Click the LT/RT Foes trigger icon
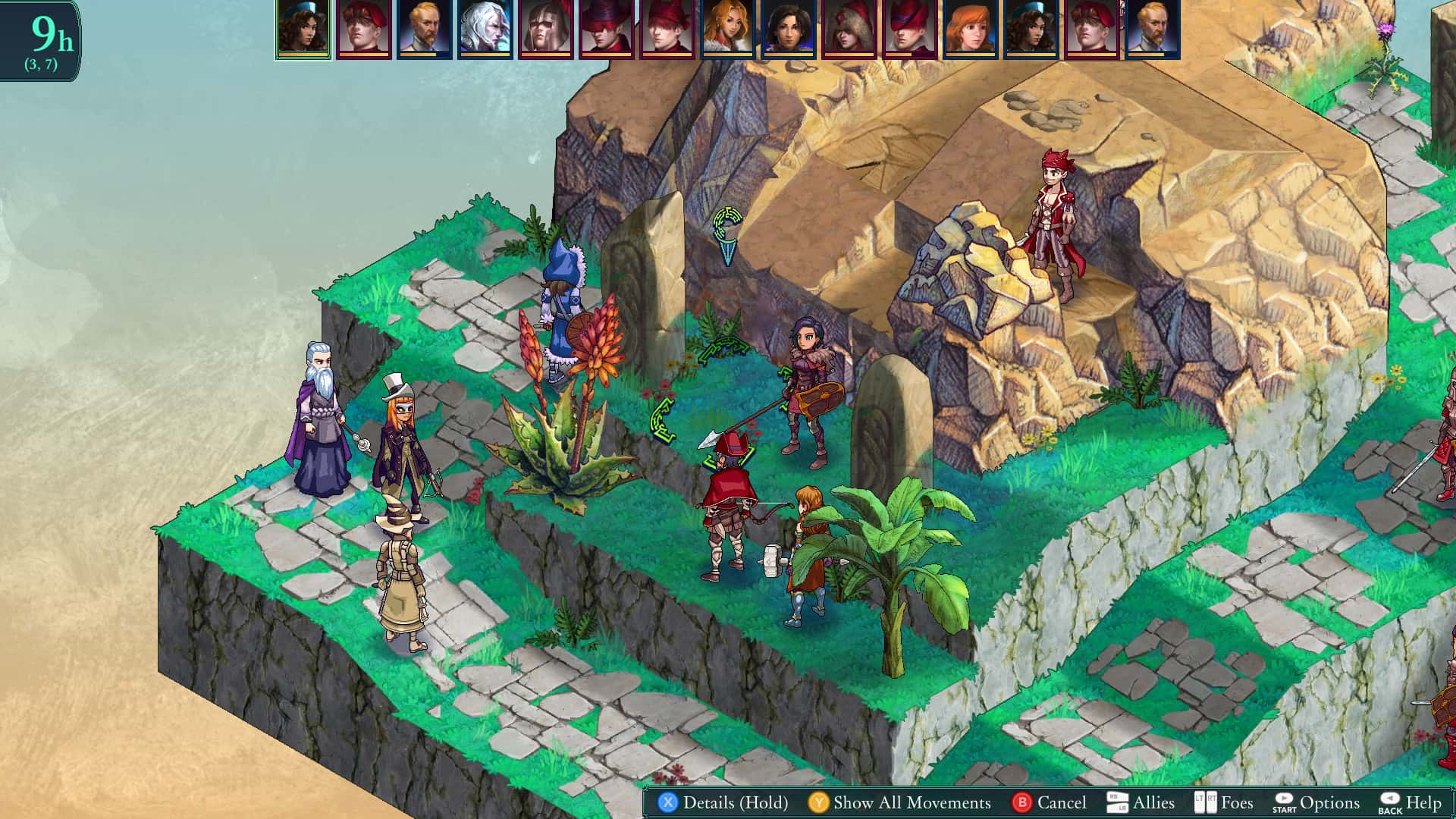Viewport: 1456px width, 819px height. pyautogui.click(x=1205, y=802)
